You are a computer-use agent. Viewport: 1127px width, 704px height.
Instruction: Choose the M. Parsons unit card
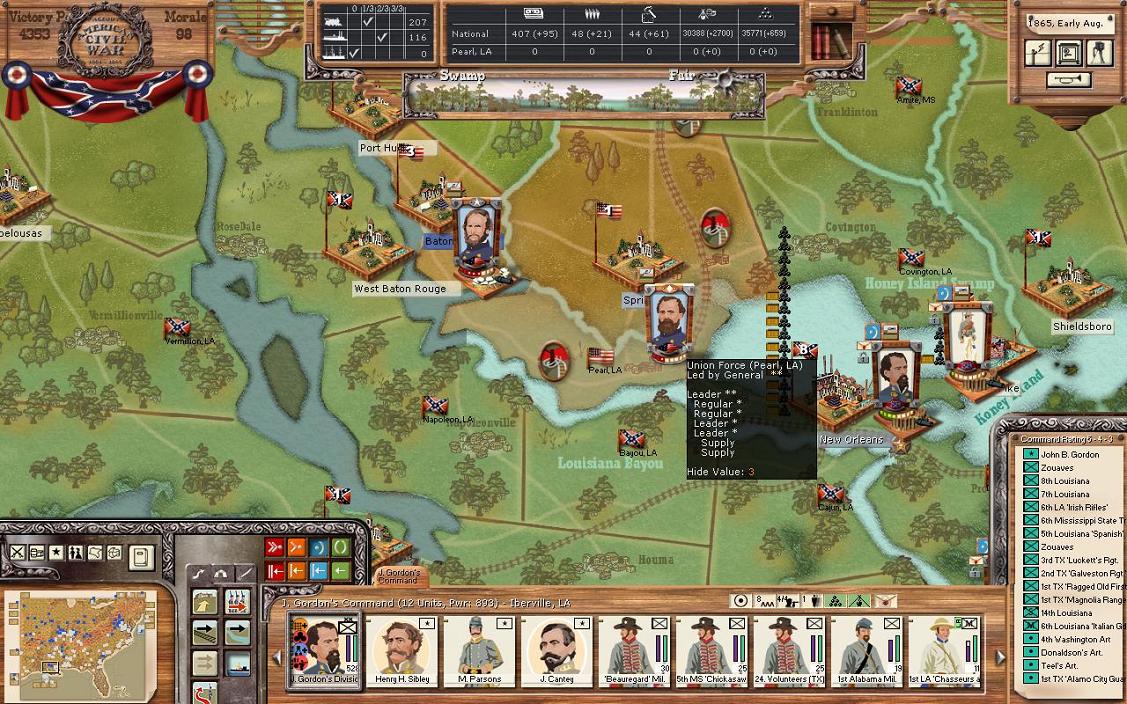478,650
